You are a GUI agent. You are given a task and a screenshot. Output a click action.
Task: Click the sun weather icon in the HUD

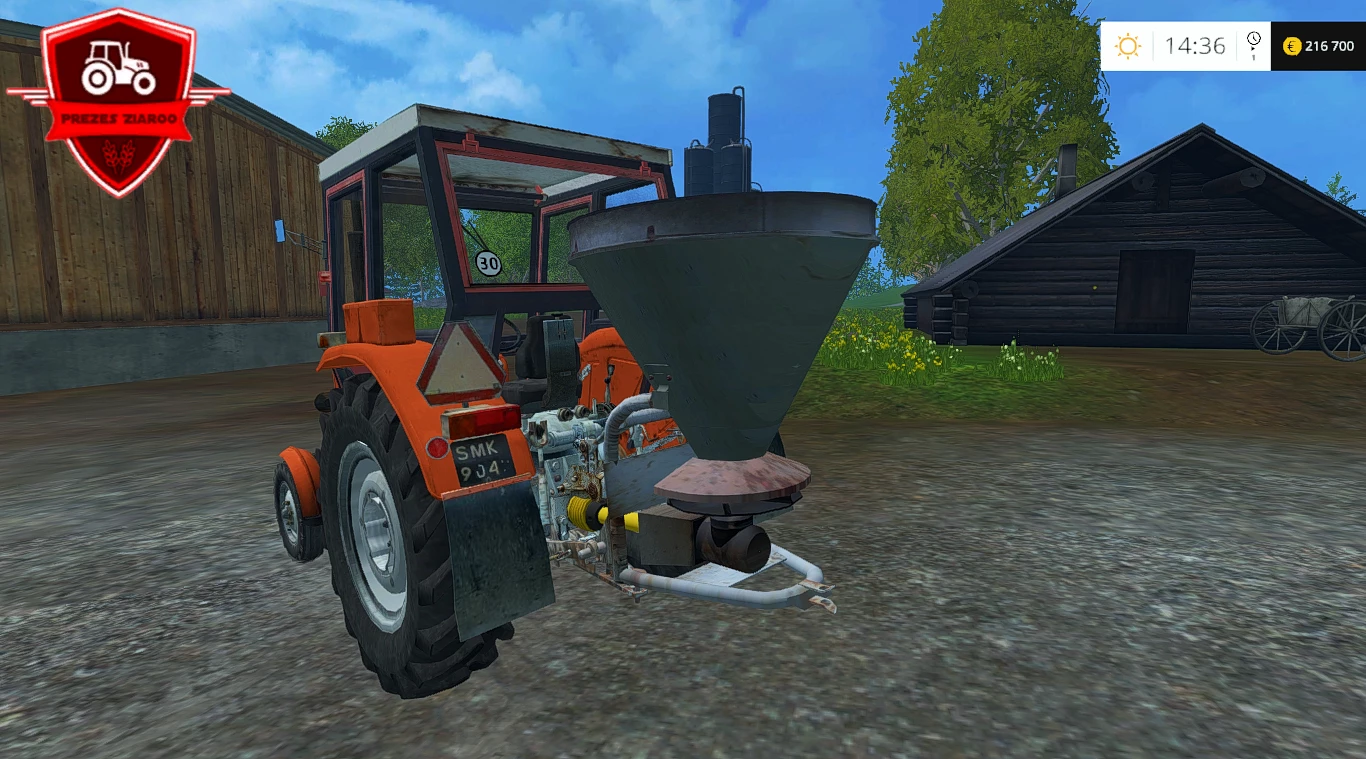pyautogui.click(x=1129, y=45)
